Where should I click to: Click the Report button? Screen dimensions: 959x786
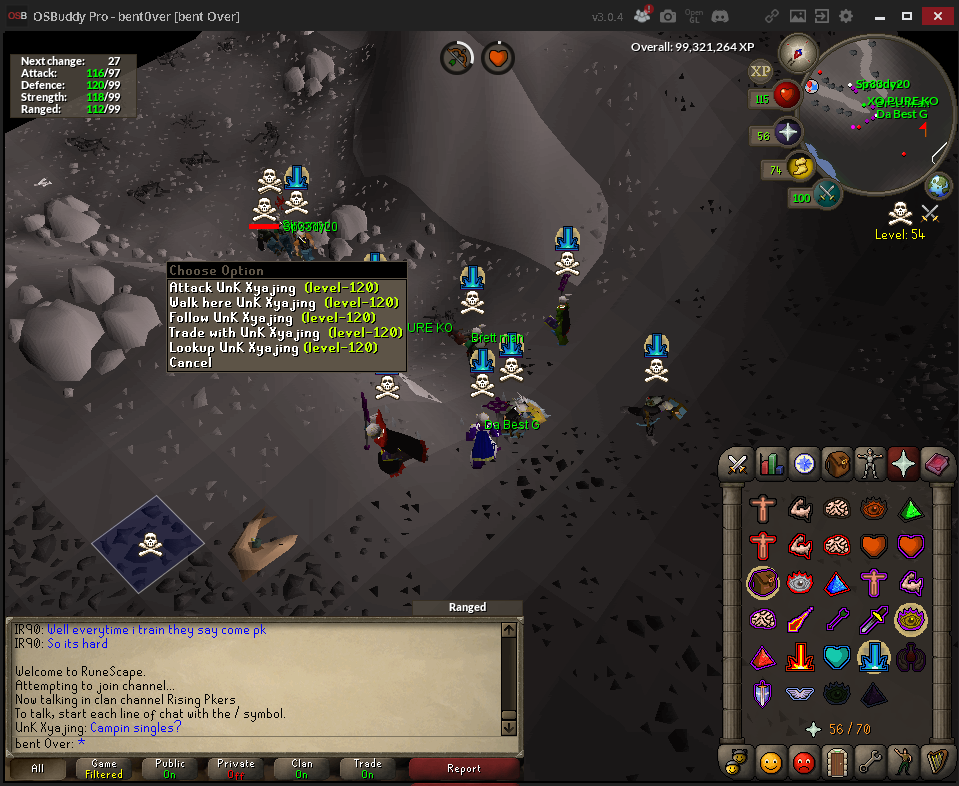[x=464, y=769]
